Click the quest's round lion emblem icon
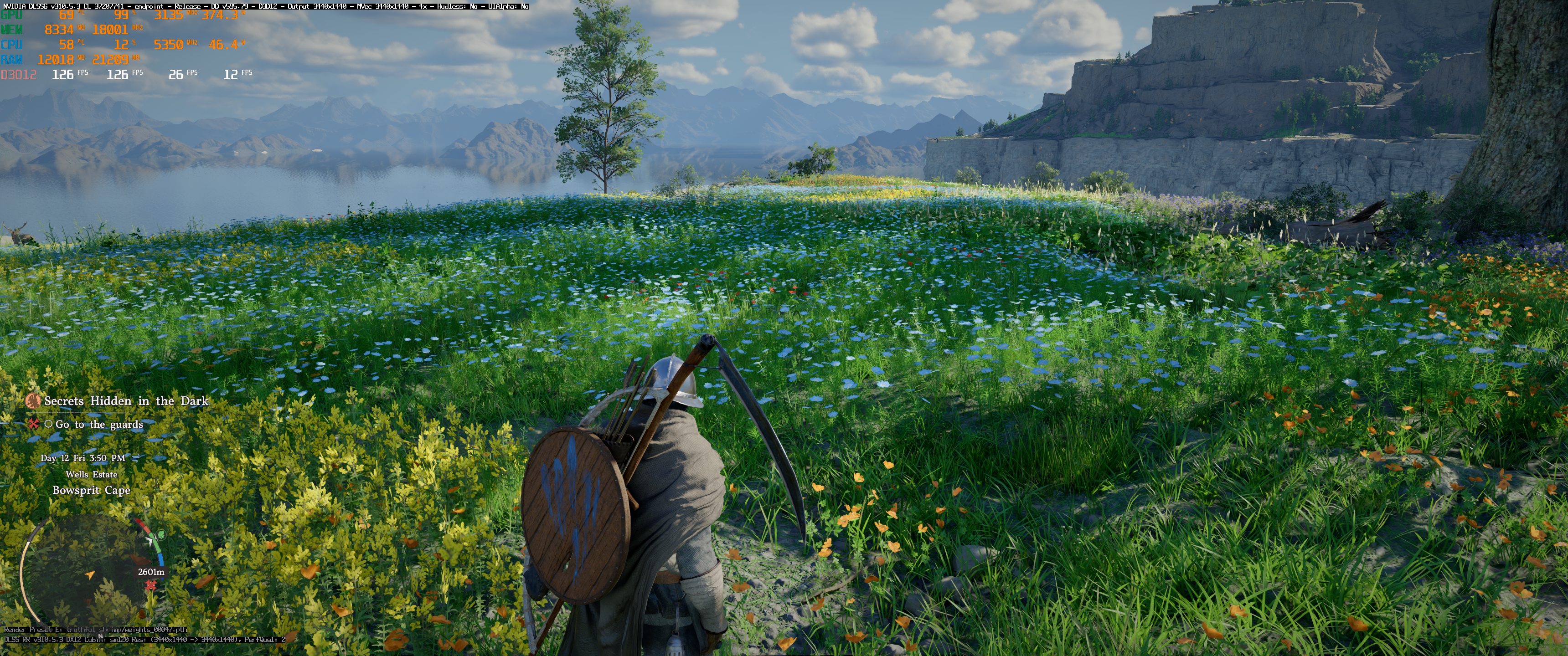This screenshot has width=1568, height=656. pyautogui.click(x=33, y=400)
